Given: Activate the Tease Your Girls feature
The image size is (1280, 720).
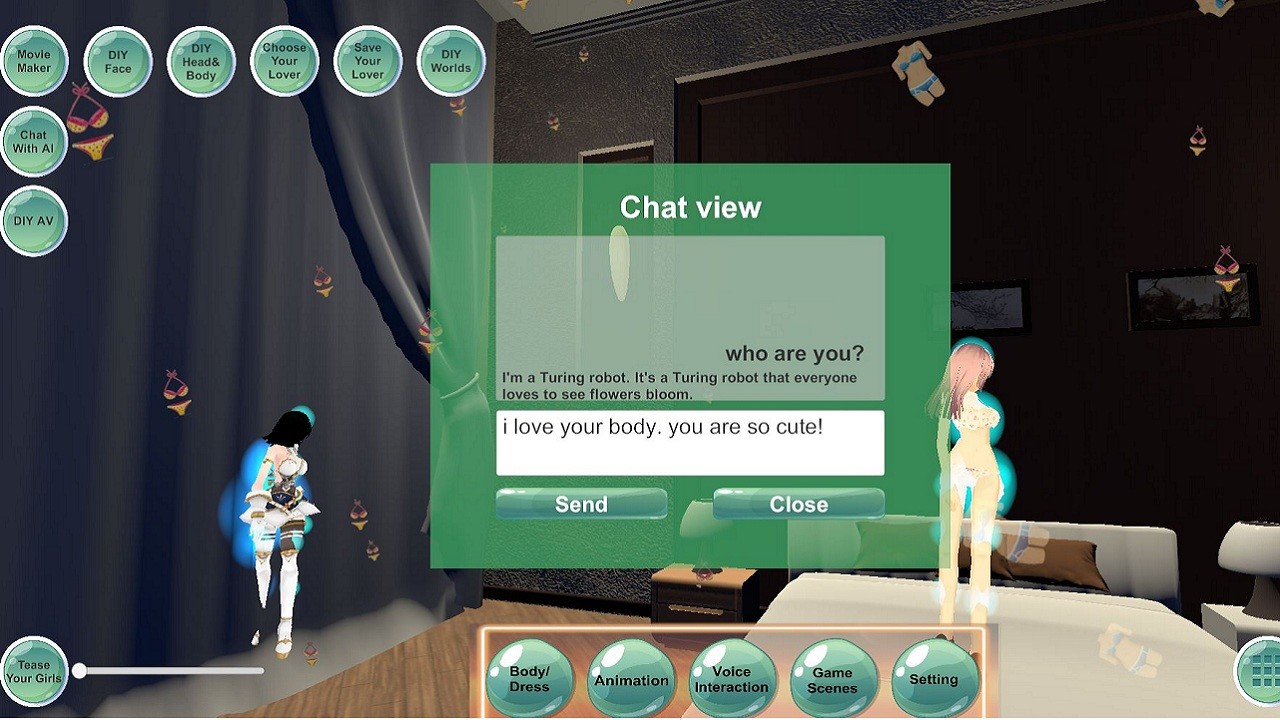Looking at the screenshot, I should 35,670.
